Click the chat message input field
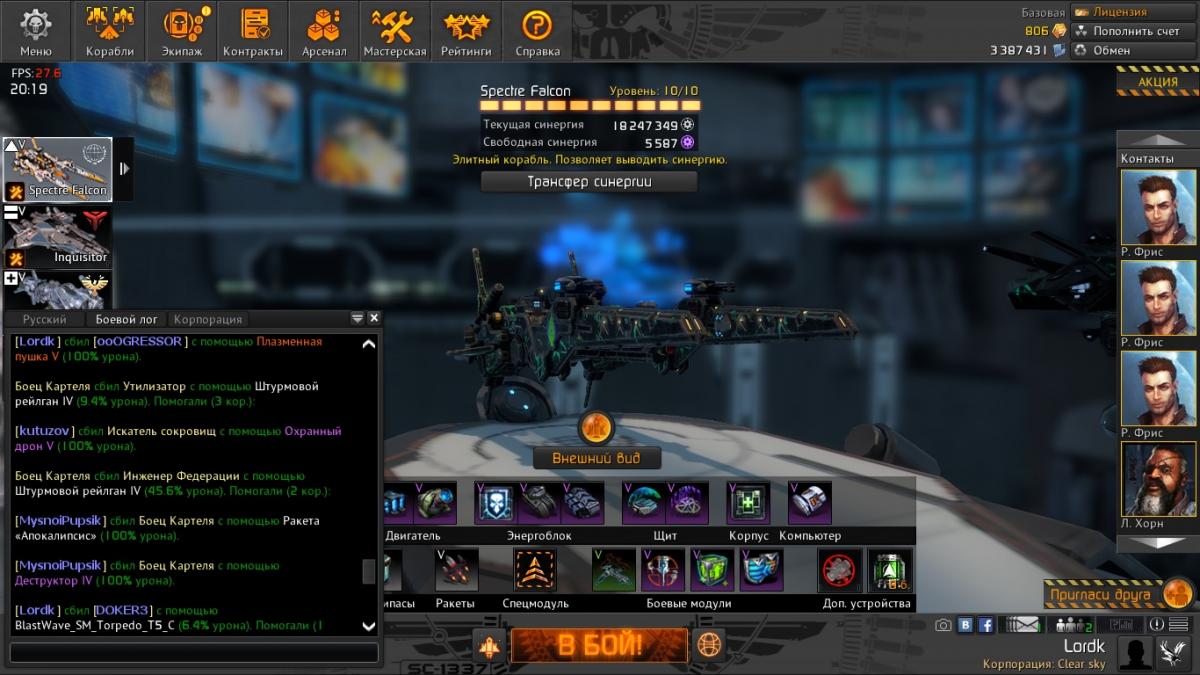This screenshot has width=1200, height=675. 194,653
